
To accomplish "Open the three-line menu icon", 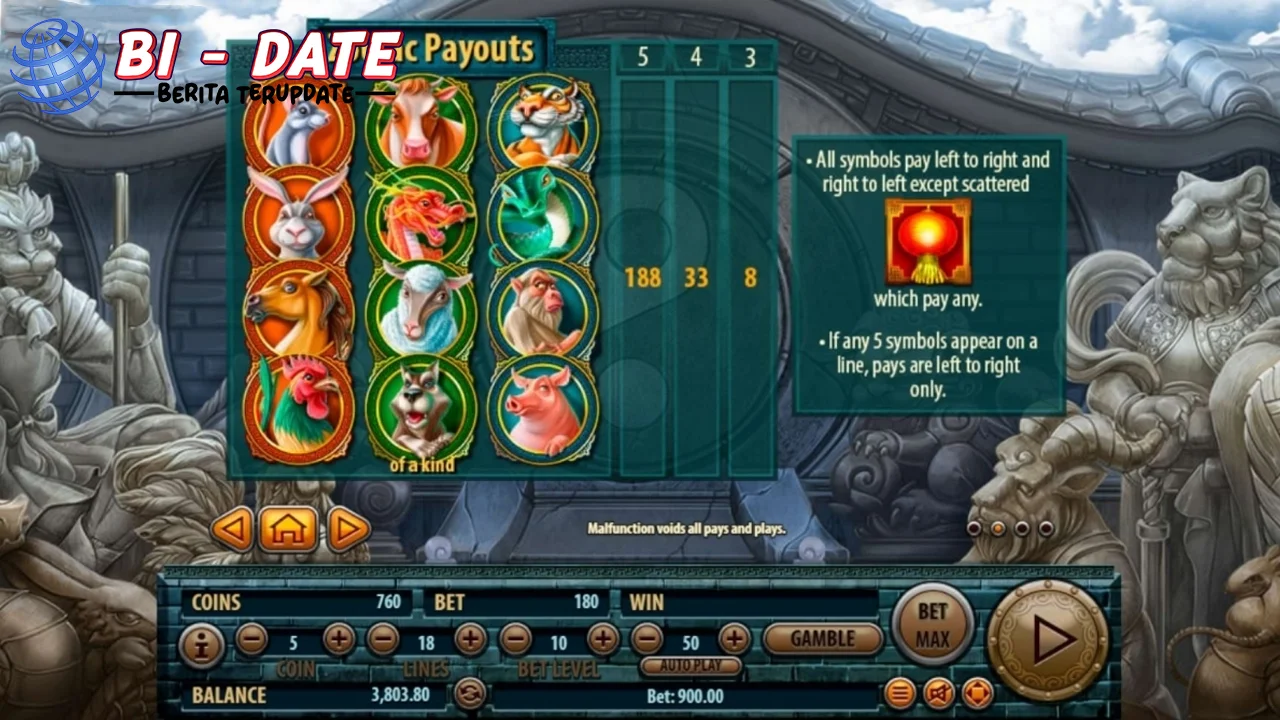I will coord(900,692).
